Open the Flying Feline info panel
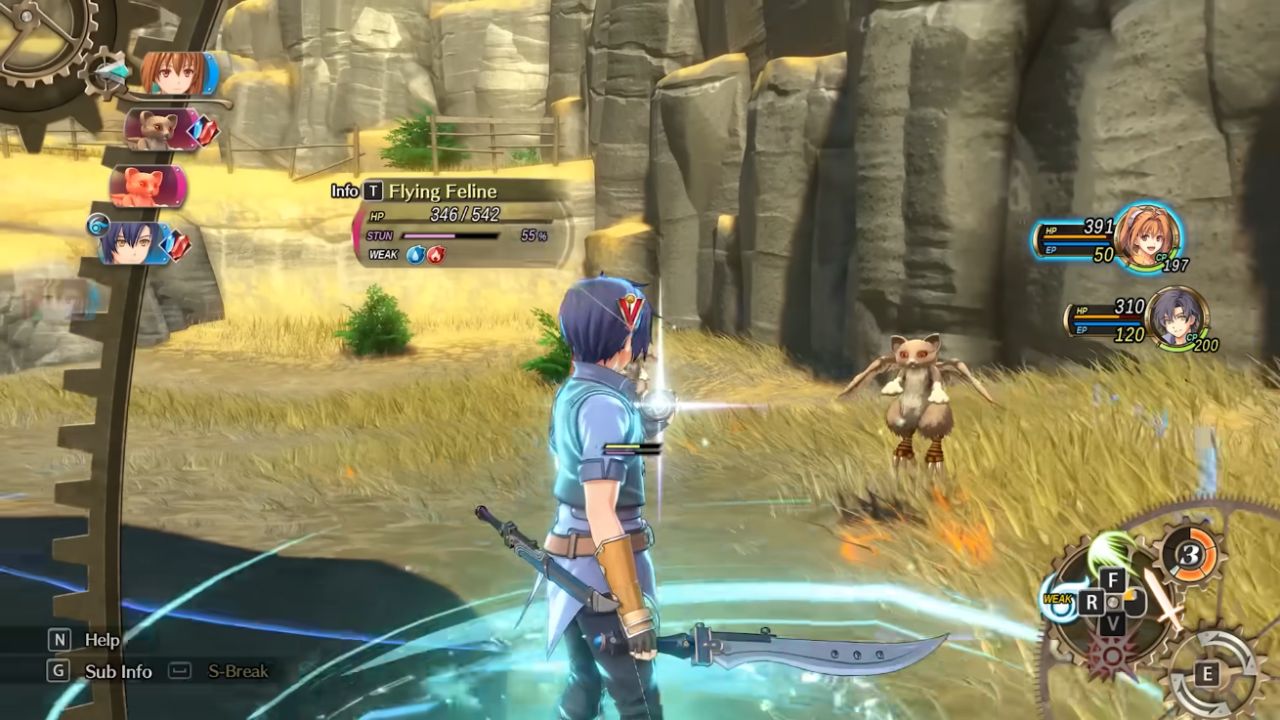This screenshot has width=1280, height=720. tap(372, 191)
